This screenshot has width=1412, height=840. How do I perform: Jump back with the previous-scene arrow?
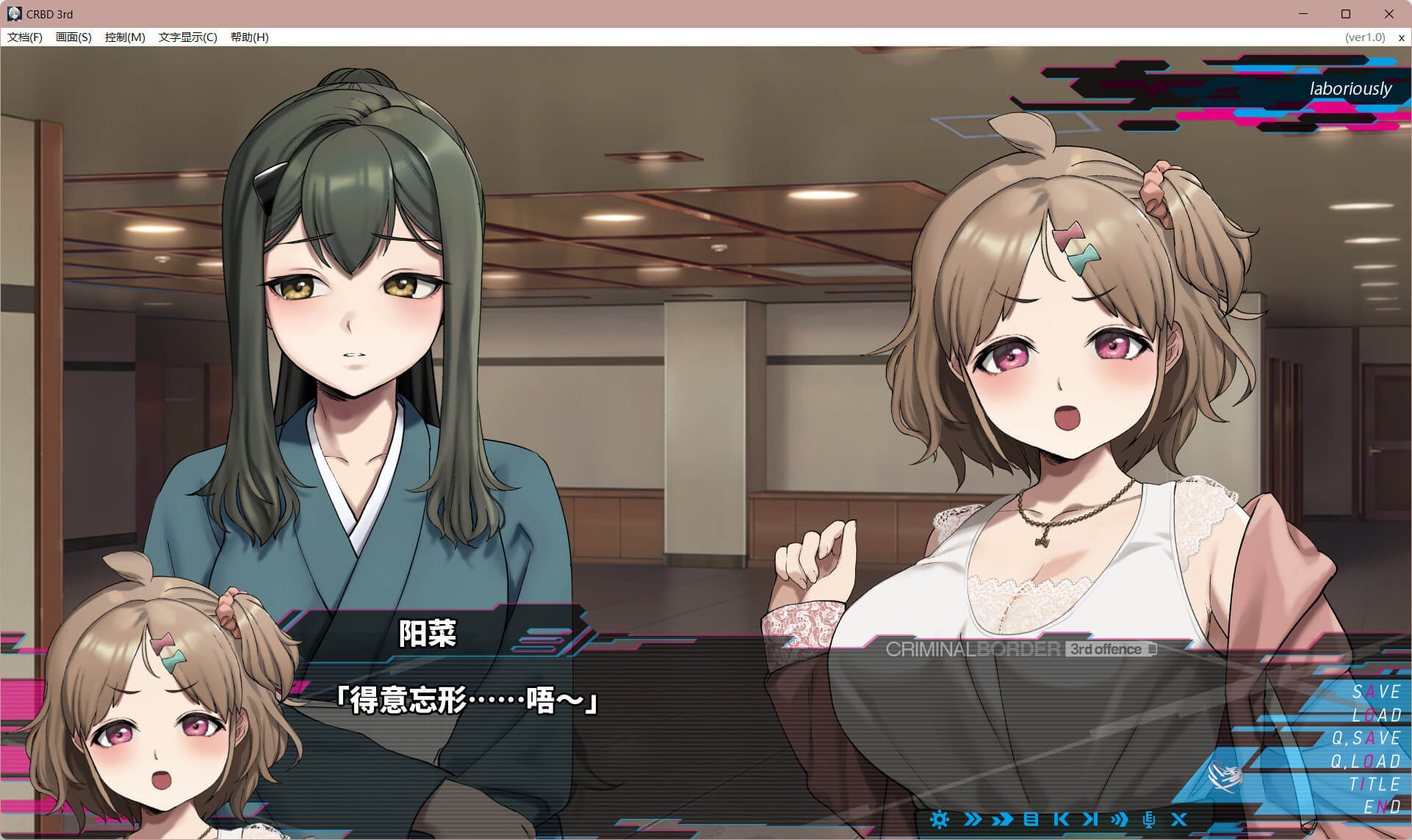(1061, 819)
